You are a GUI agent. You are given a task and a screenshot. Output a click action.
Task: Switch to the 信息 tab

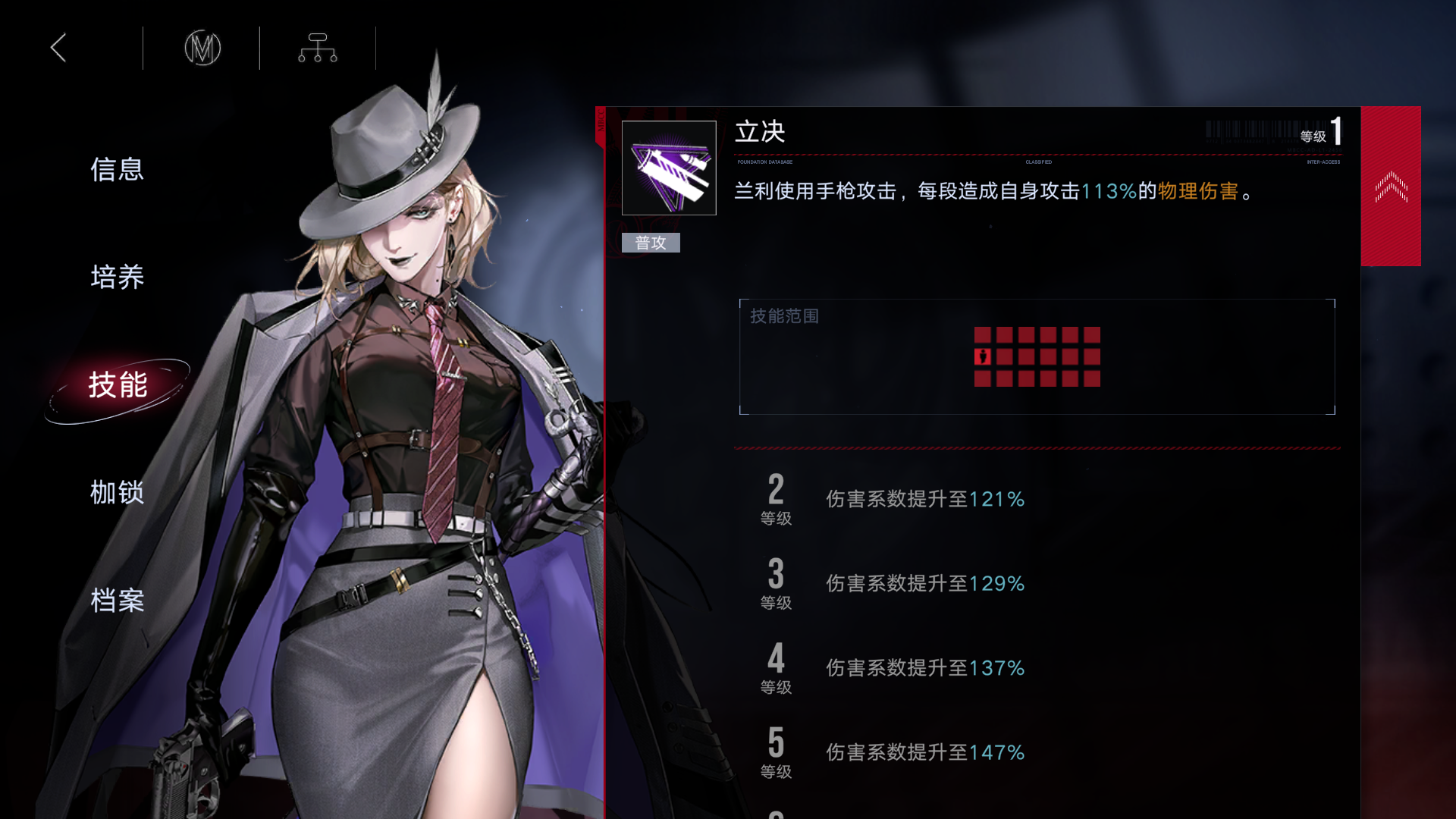click(117, 170)
